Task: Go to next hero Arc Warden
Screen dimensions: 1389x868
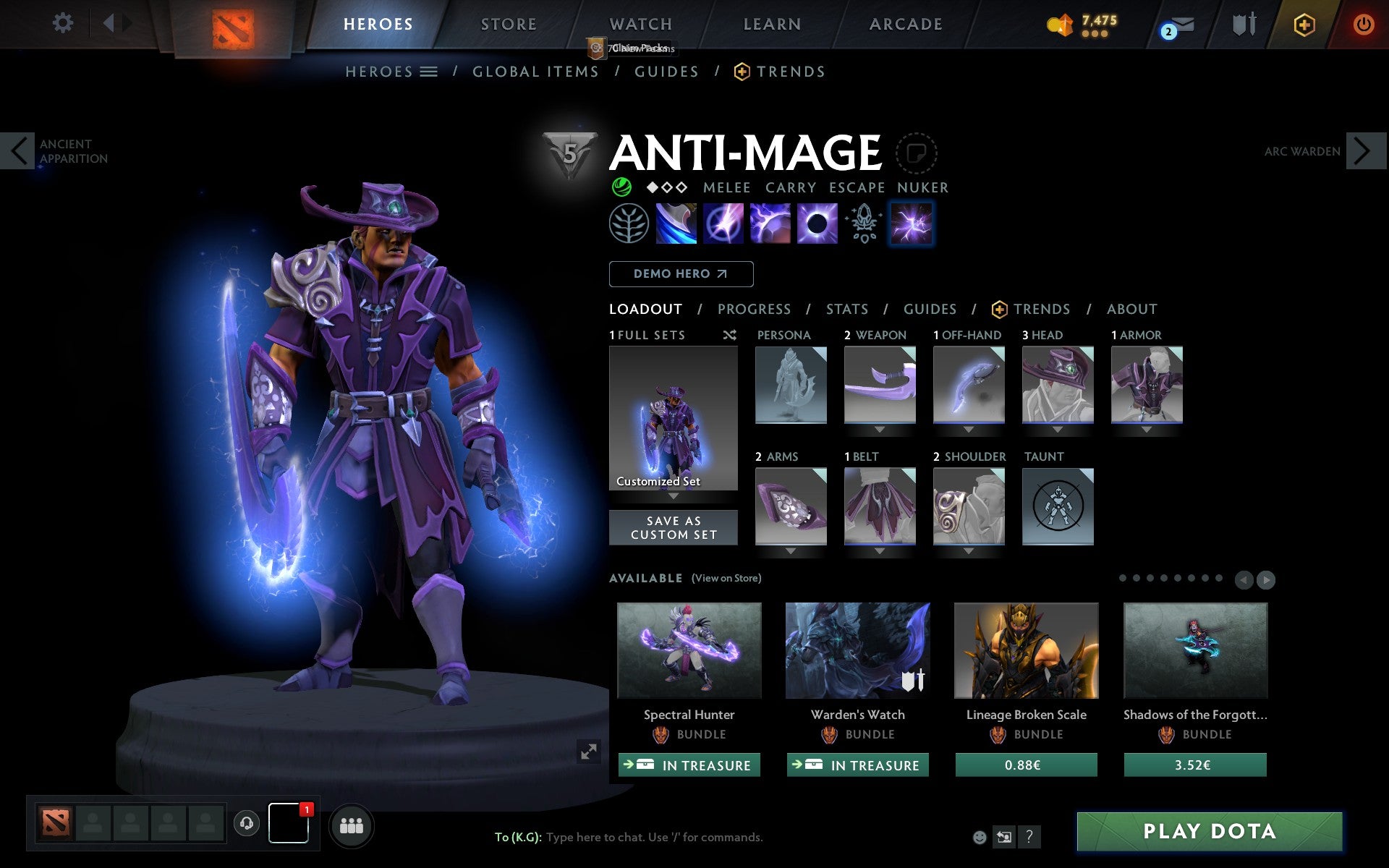Action: (1363, 151)
